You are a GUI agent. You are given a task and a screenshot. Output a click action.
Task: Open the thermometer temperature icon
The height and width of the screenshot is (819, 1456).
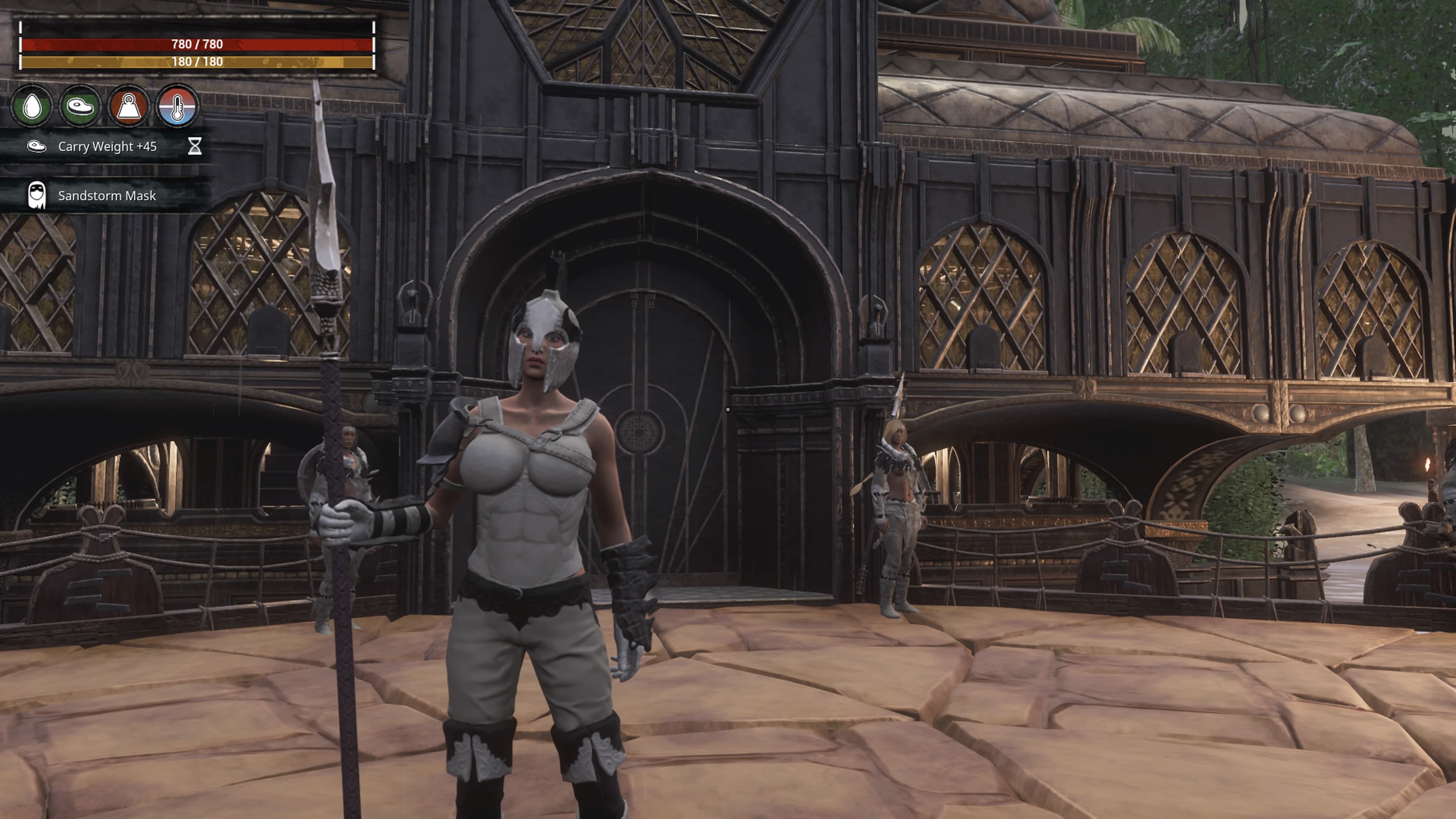pos(177,106)
